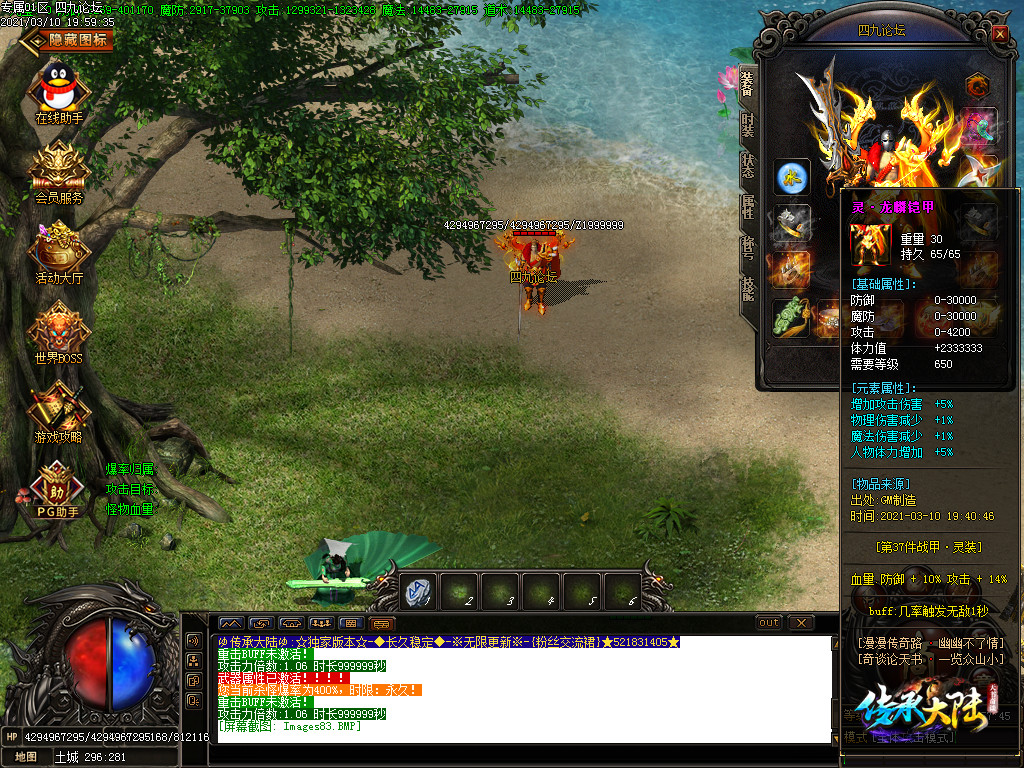Viewport: 1024px width, 768px height.
Task: Switch to the 属性 attributes tab
Action: 747,208
